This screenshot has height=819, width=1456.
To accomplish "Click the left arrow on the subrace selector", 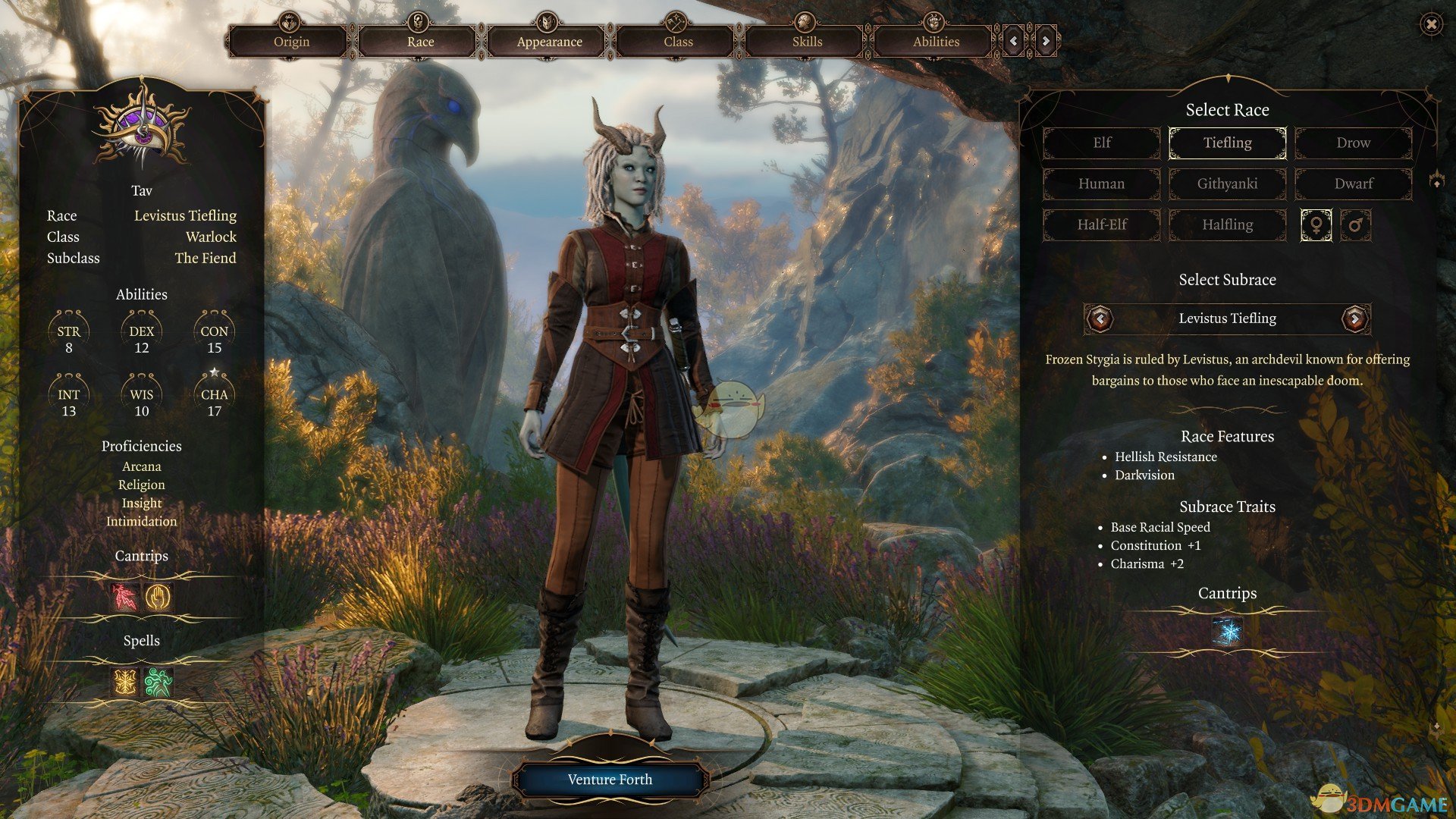I will point(1100,318).
